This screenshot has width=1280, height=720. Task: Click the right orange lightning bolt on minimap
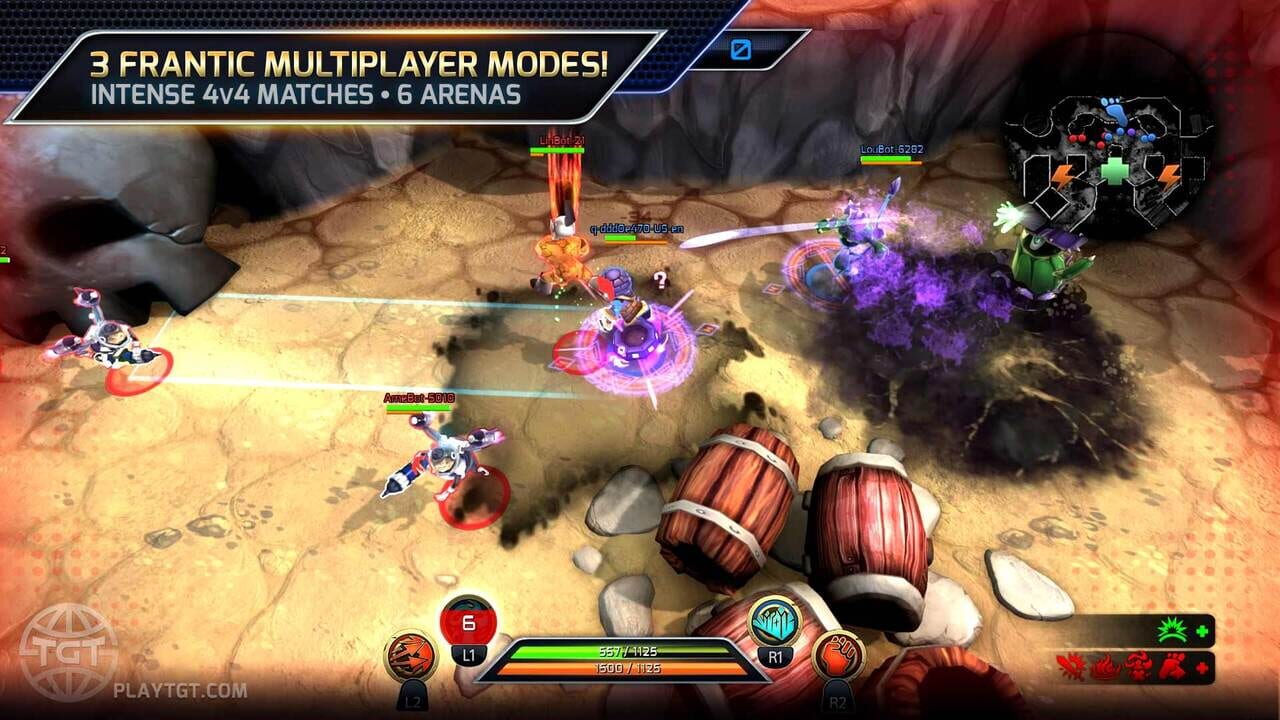coord(1168,174)
